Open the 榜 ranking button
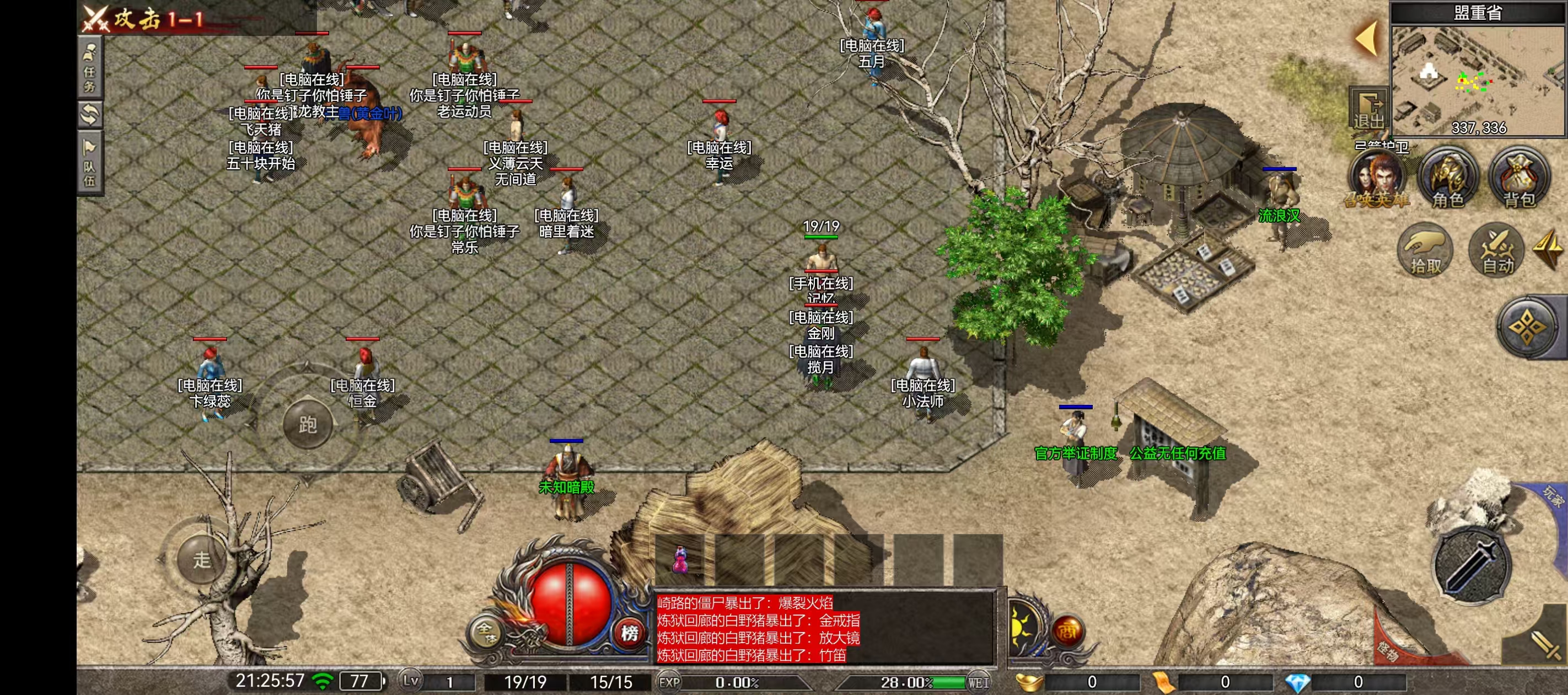This screenshot has height=695, width=1568. pos(630,633)
